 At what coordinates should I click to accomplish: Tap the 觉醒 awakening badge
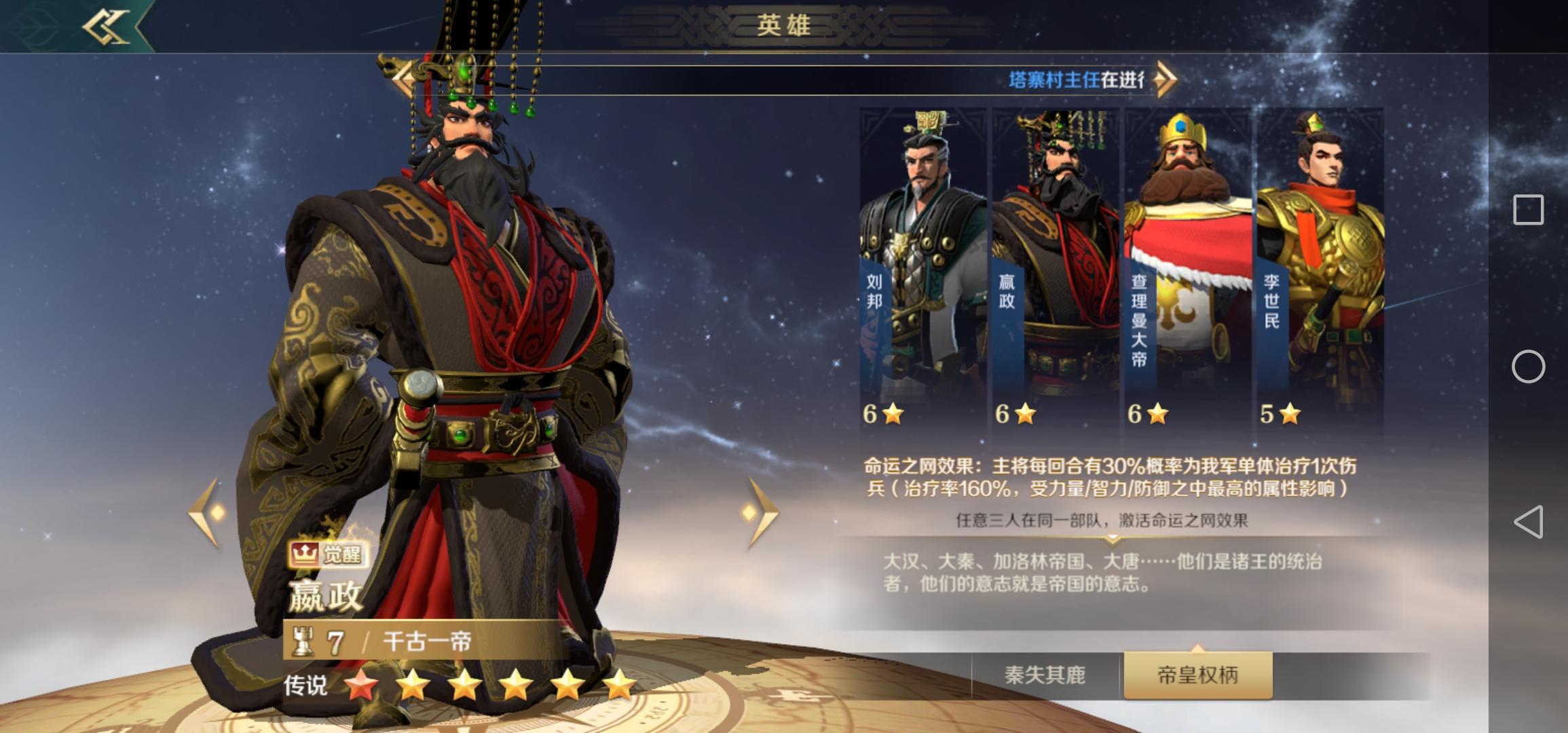(327, 555)
